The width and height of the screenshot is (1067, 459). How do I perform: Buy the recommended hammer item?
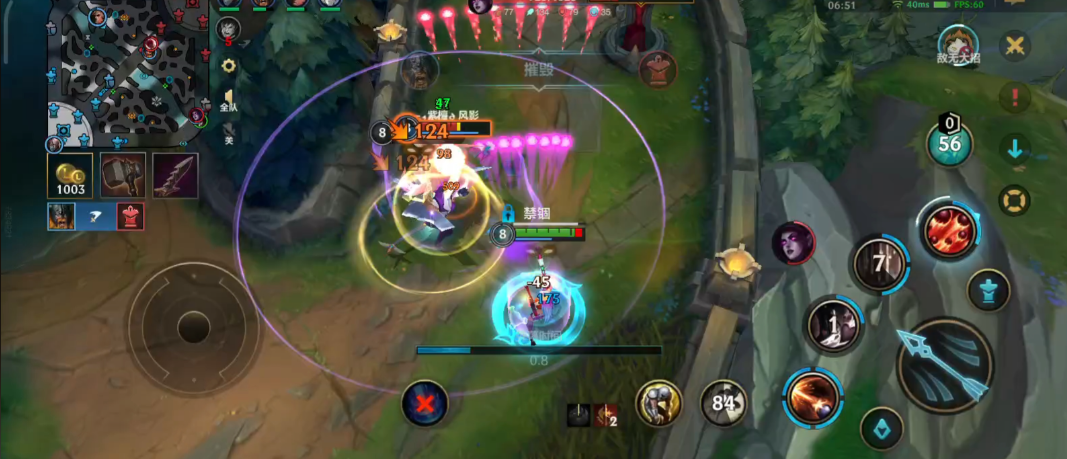(123, 176)
